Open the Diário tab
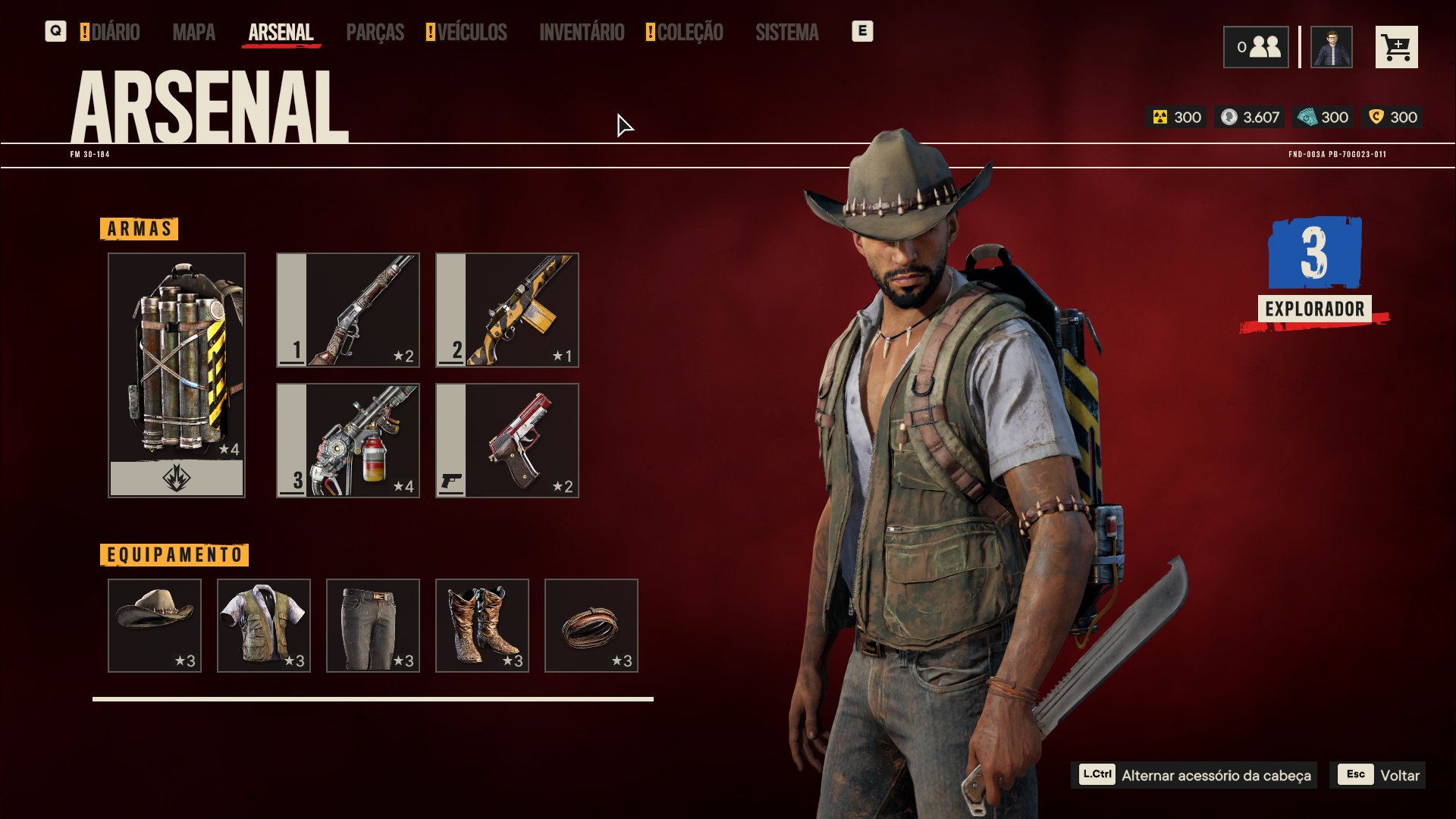 point(115,33)
